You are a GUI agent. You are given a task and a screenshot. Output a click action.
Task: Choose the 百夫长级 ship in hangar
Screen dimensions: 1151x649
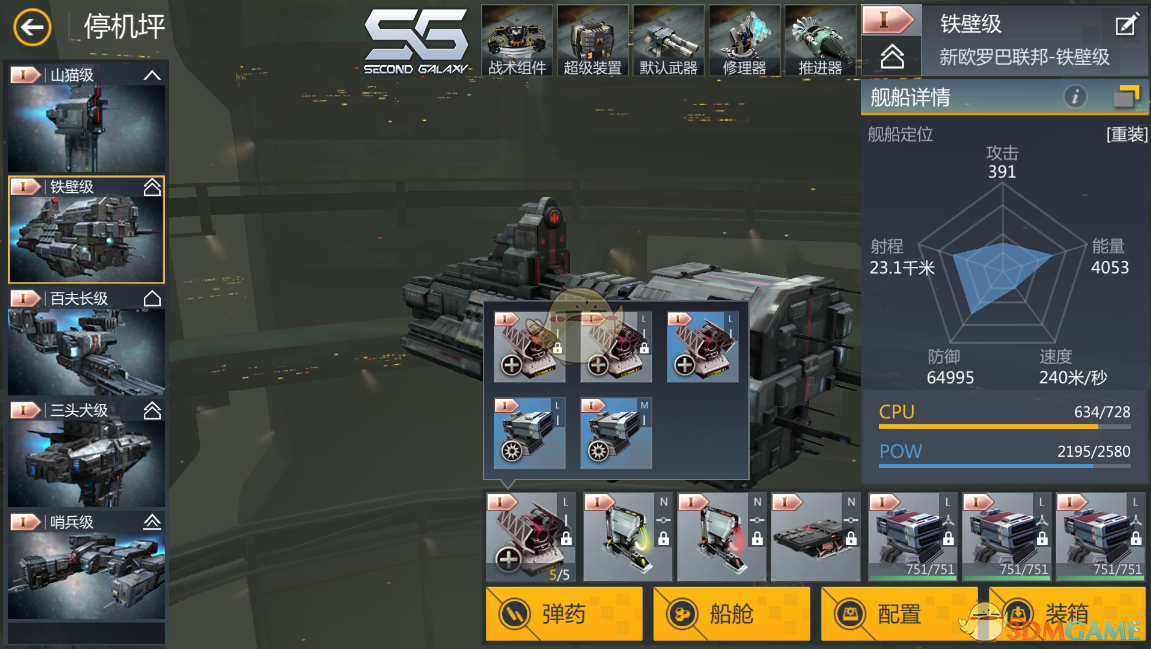pyautogui.click(x=87, y=342)
